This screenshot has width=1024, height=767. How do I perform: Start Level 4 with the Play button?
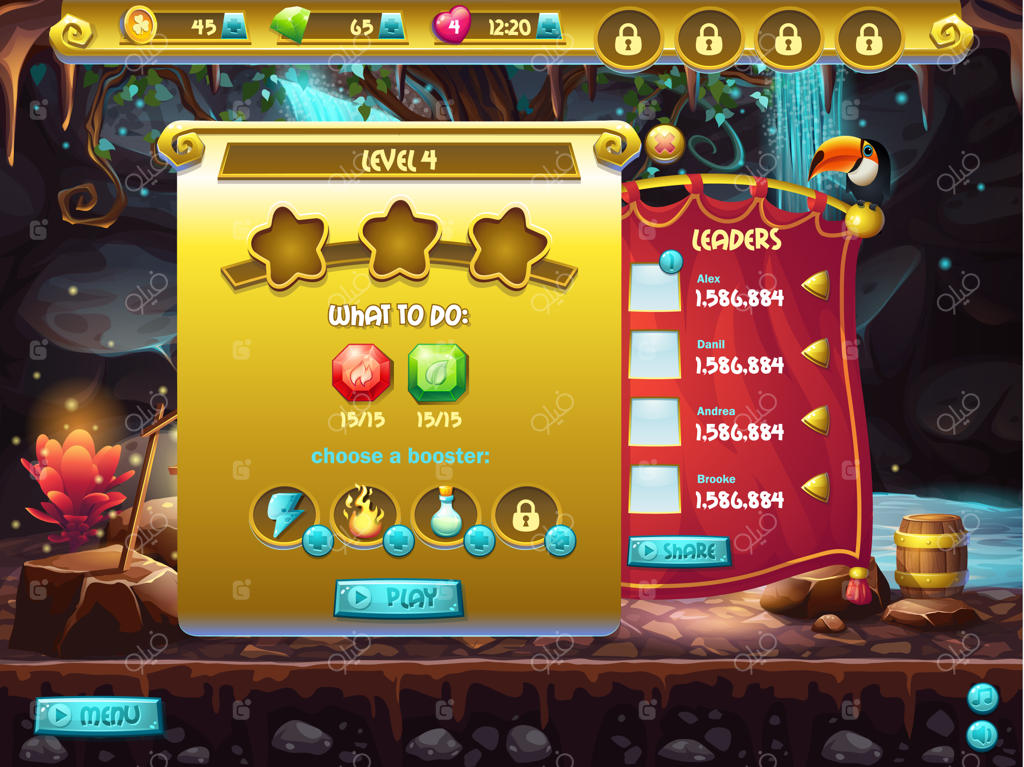pyautogui.click(x=398, y=598)
